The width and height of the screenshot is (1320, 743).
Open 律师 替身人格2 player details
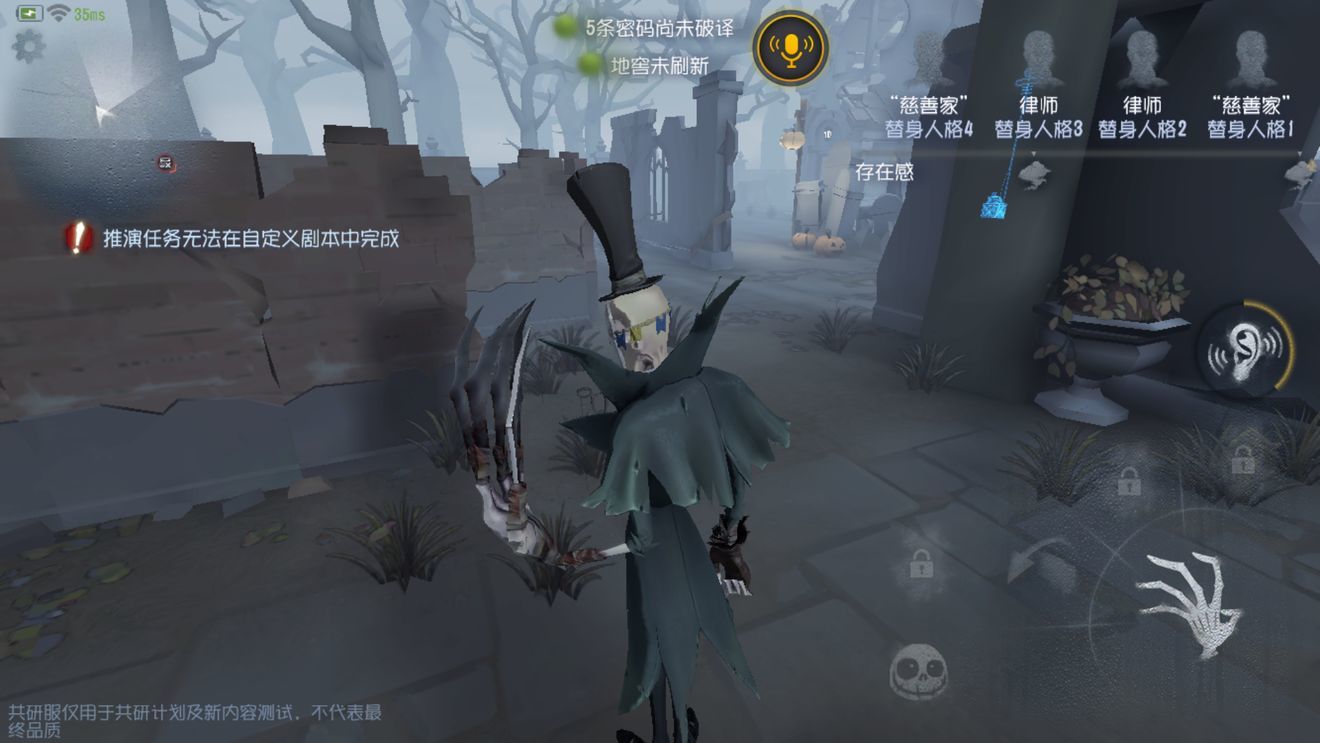[1144, 55]
